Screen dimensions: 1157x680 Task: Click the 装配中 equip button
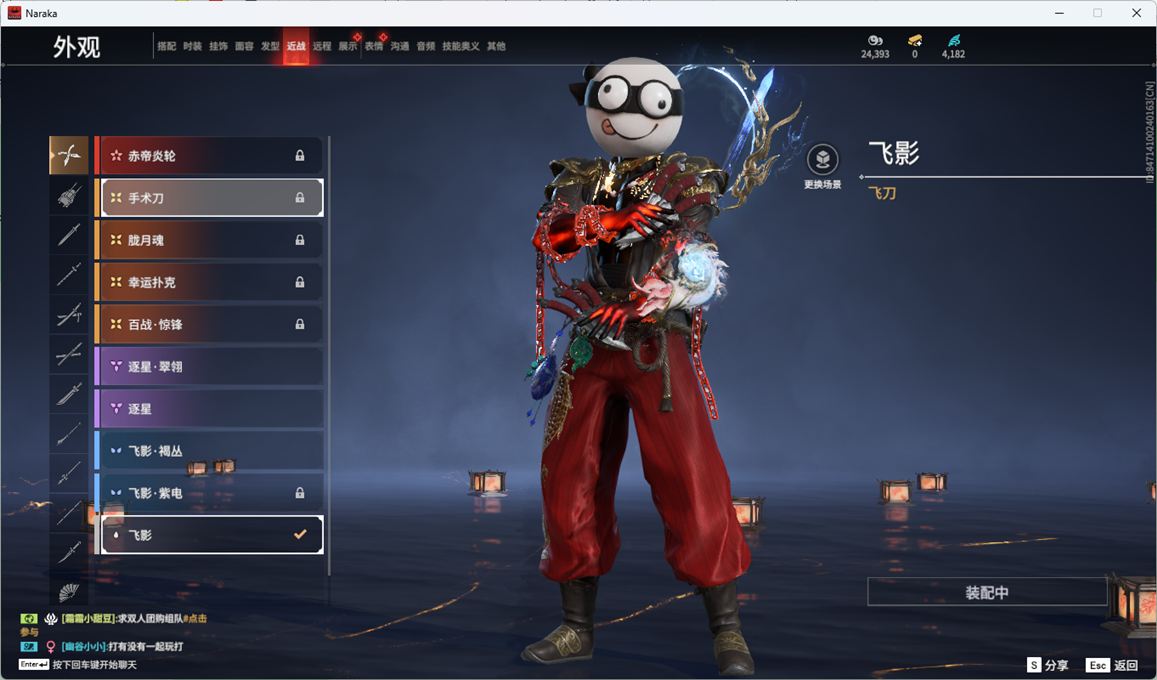tap(987, 592)
